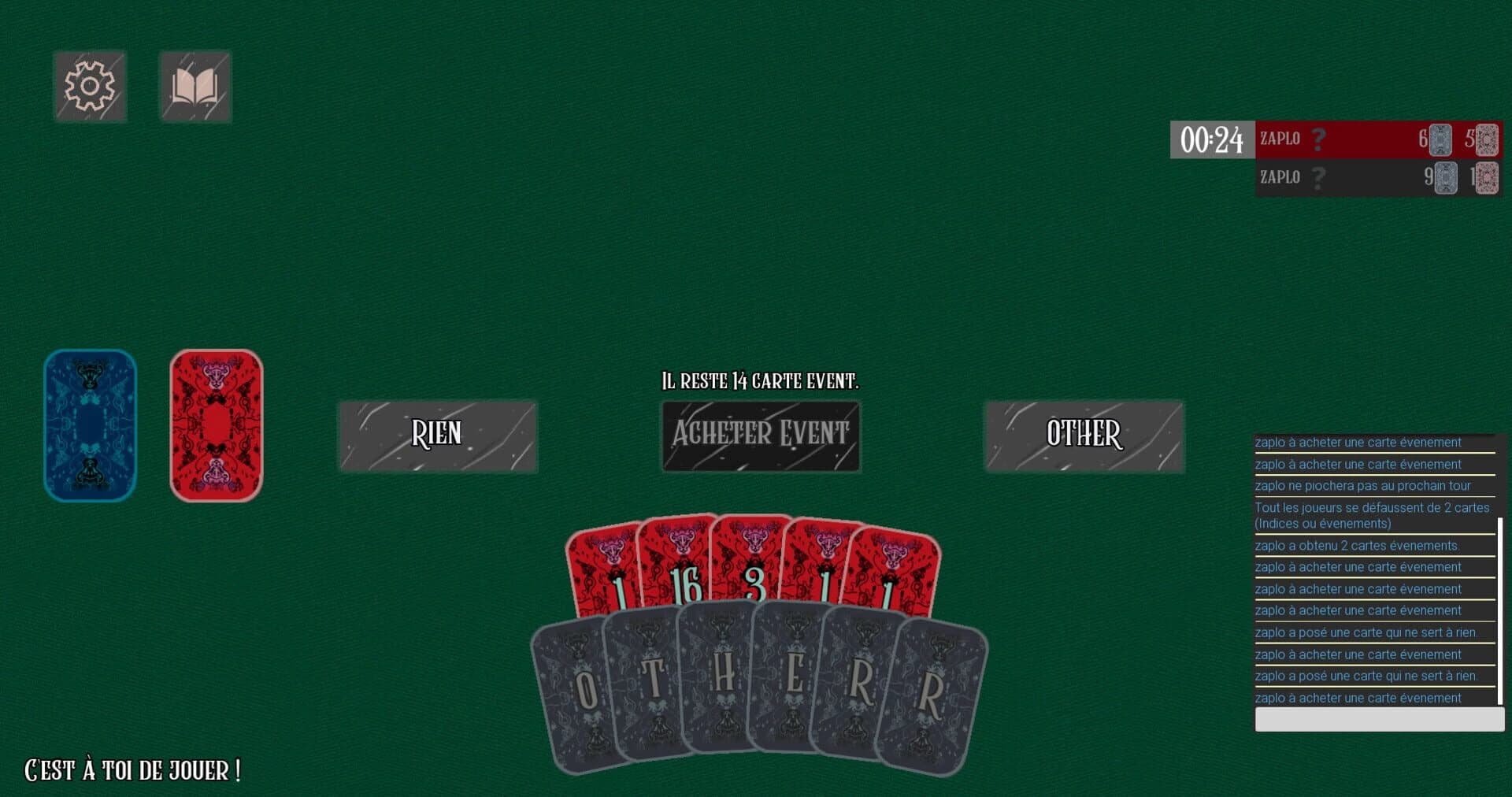Open the settings gear icon

[x=90, y=86]
